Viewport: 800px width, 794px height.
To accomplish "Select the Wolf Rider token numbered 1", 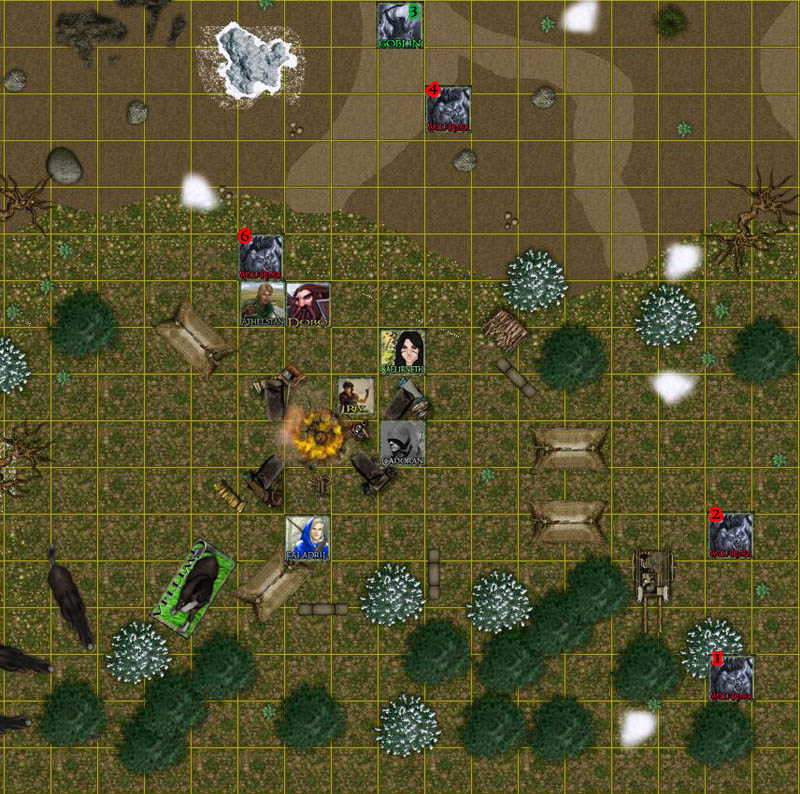I will (x=731, y=678).
